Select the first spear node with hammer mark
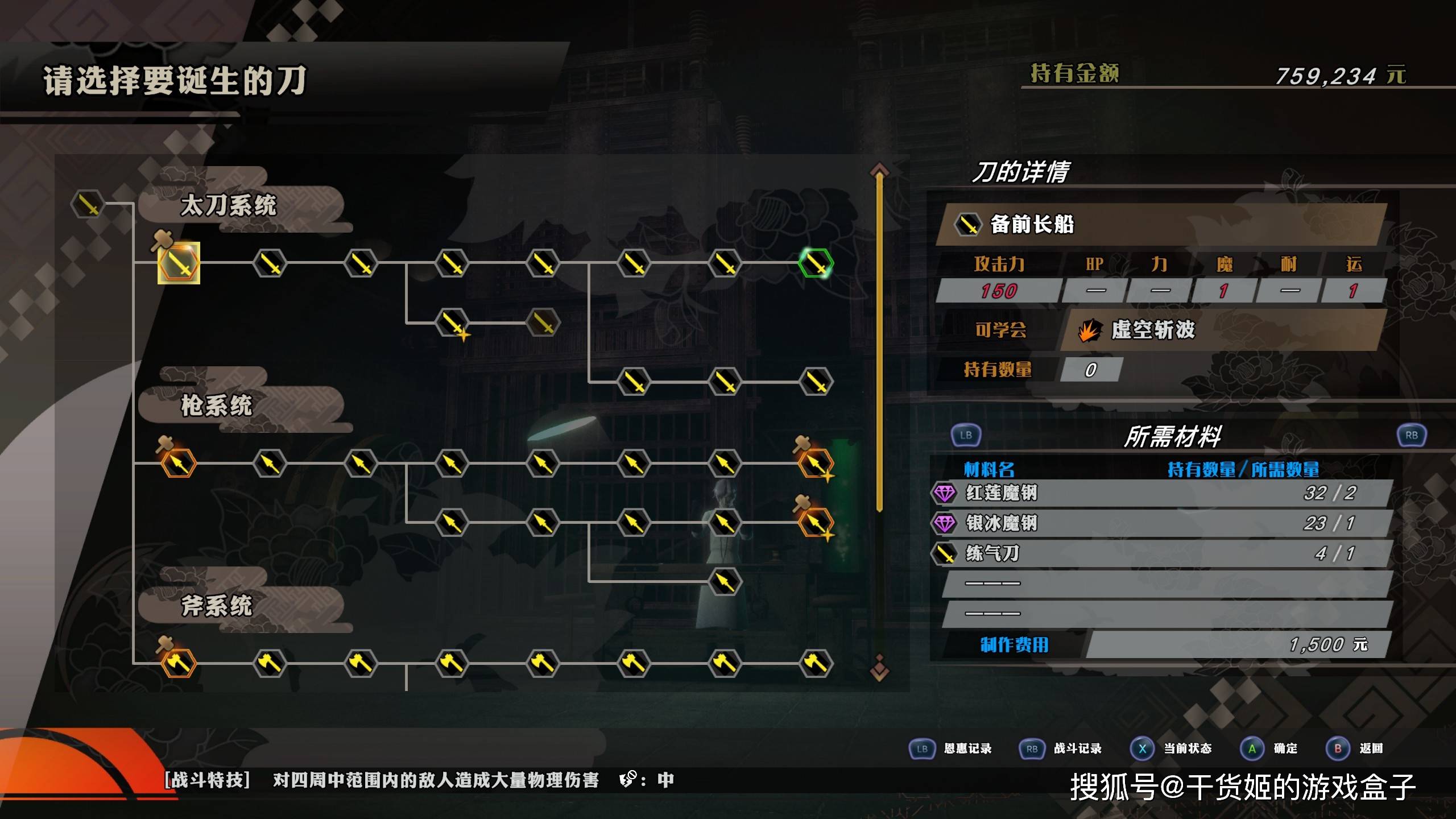Viewport: 1456px width, 819px height. point(179,464)
